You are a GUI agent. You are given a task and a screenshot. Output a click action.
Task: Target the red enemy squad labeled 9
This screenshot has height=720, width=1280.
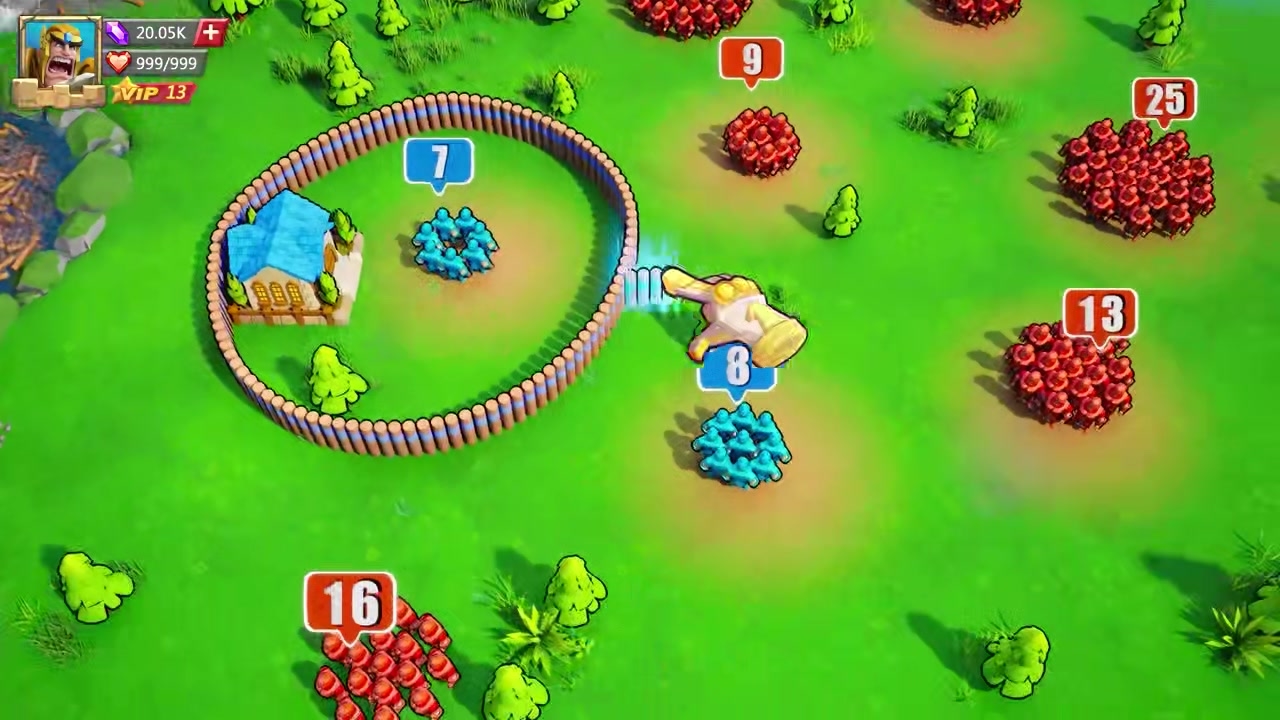pyautogui.click(x=760, y=142)
